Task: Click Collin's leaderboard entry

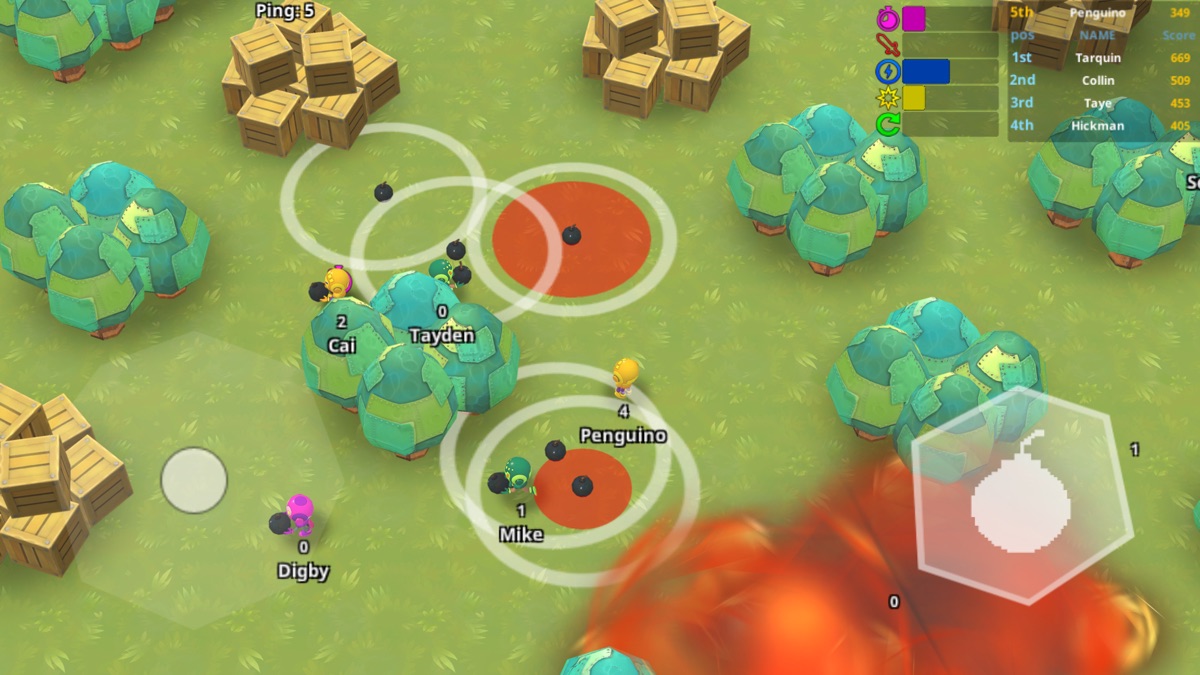Action: click(x=1100, y=80)
